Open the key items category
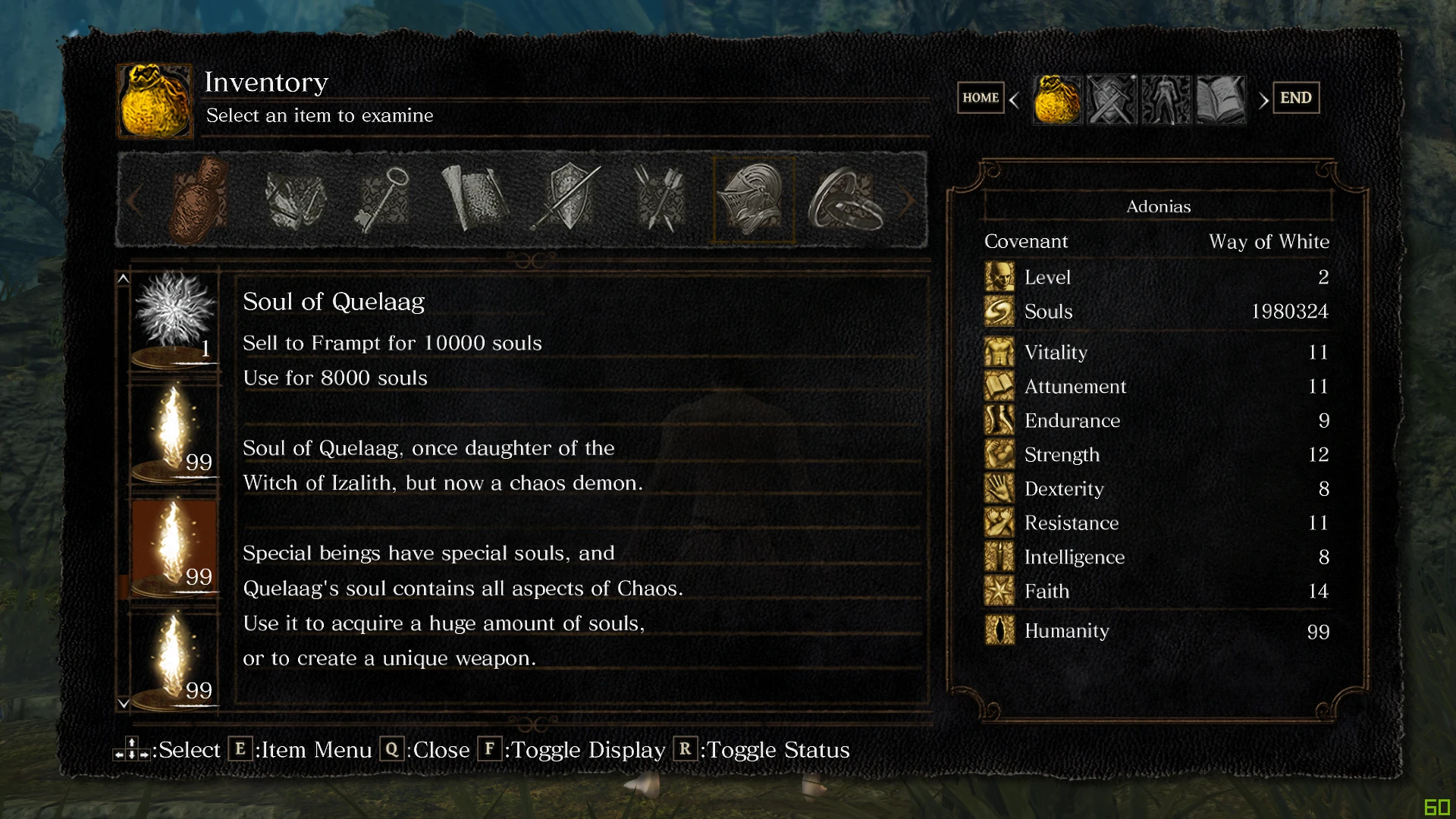The height and width of the screenshot is (819, 1456). (384, 200)
